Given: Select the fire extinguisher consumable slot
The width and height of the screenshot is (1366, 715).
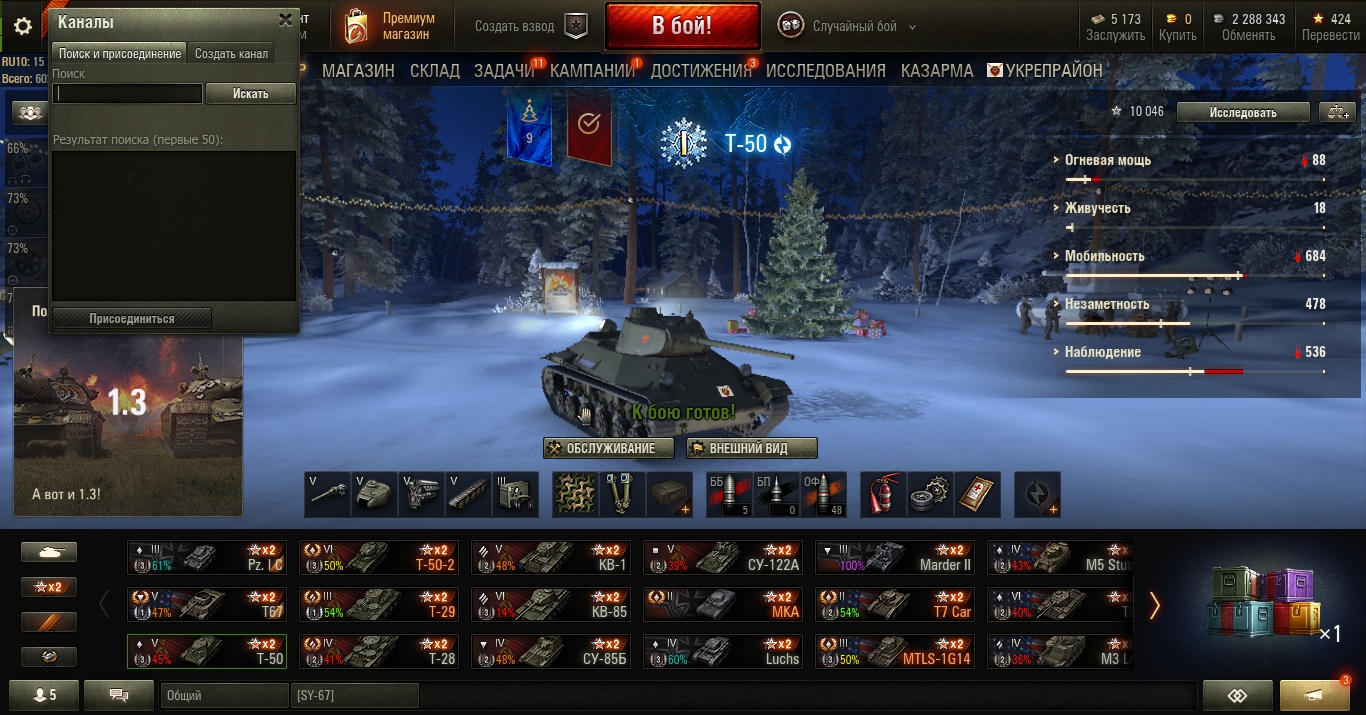Looking at the screenshot, I should coord(883,494).
